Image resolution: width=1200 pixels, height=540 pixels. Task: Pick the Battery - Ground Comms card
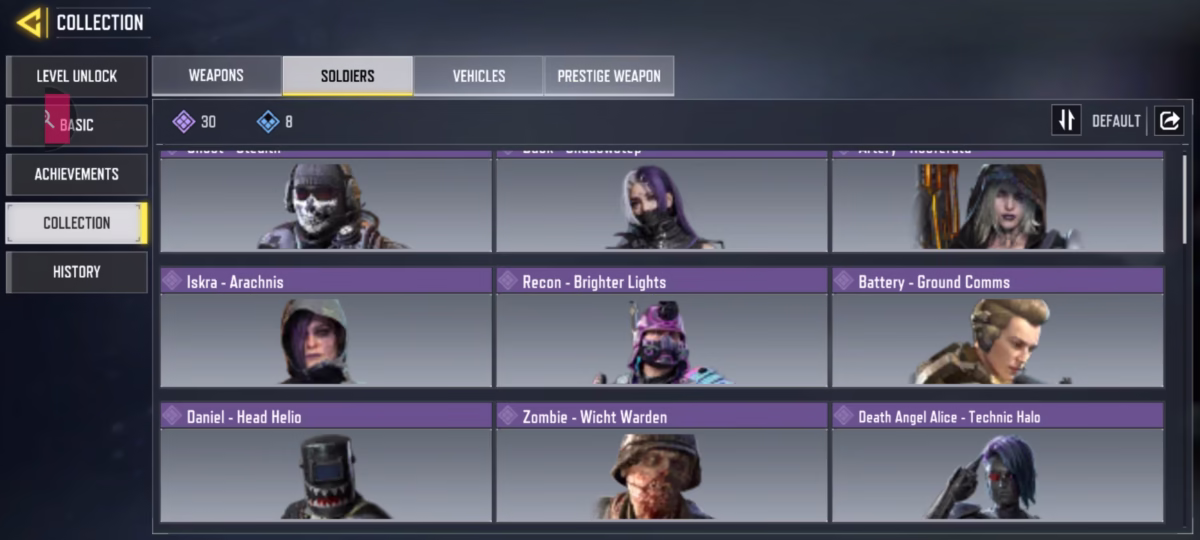coord(997,327)
